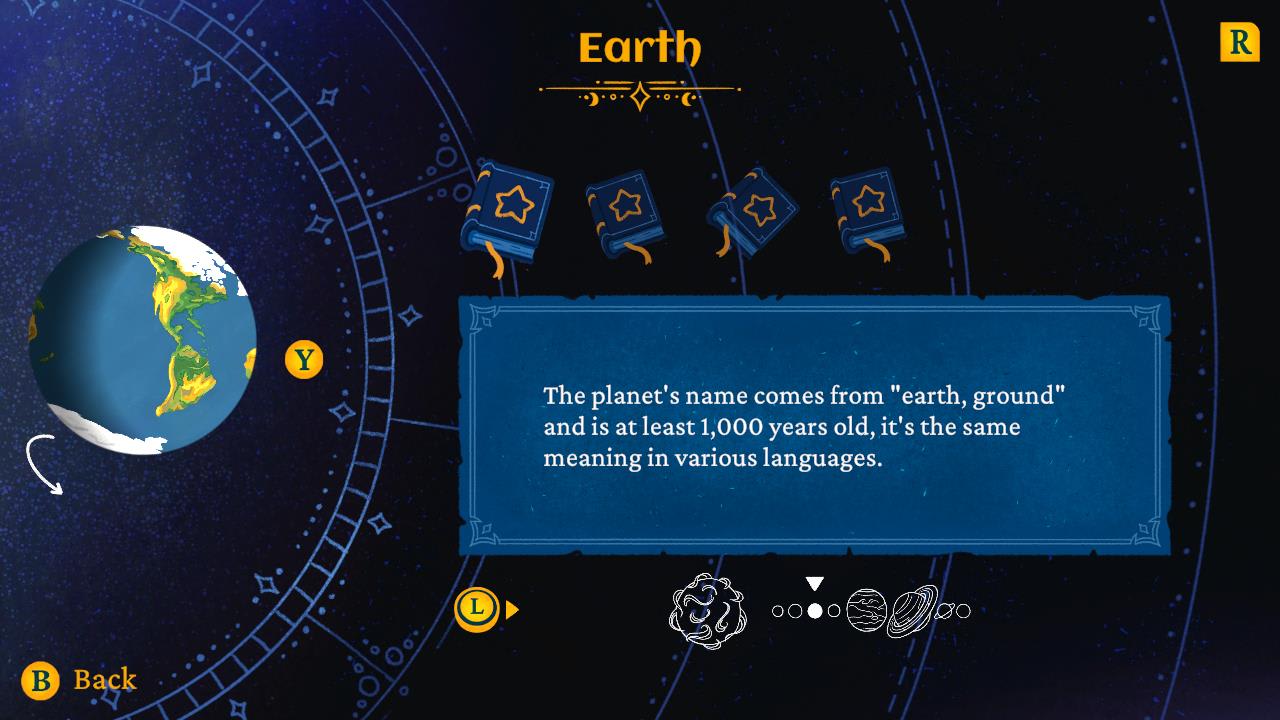
Task: Select the Earth title heading
Action: (x=640, y=44)
